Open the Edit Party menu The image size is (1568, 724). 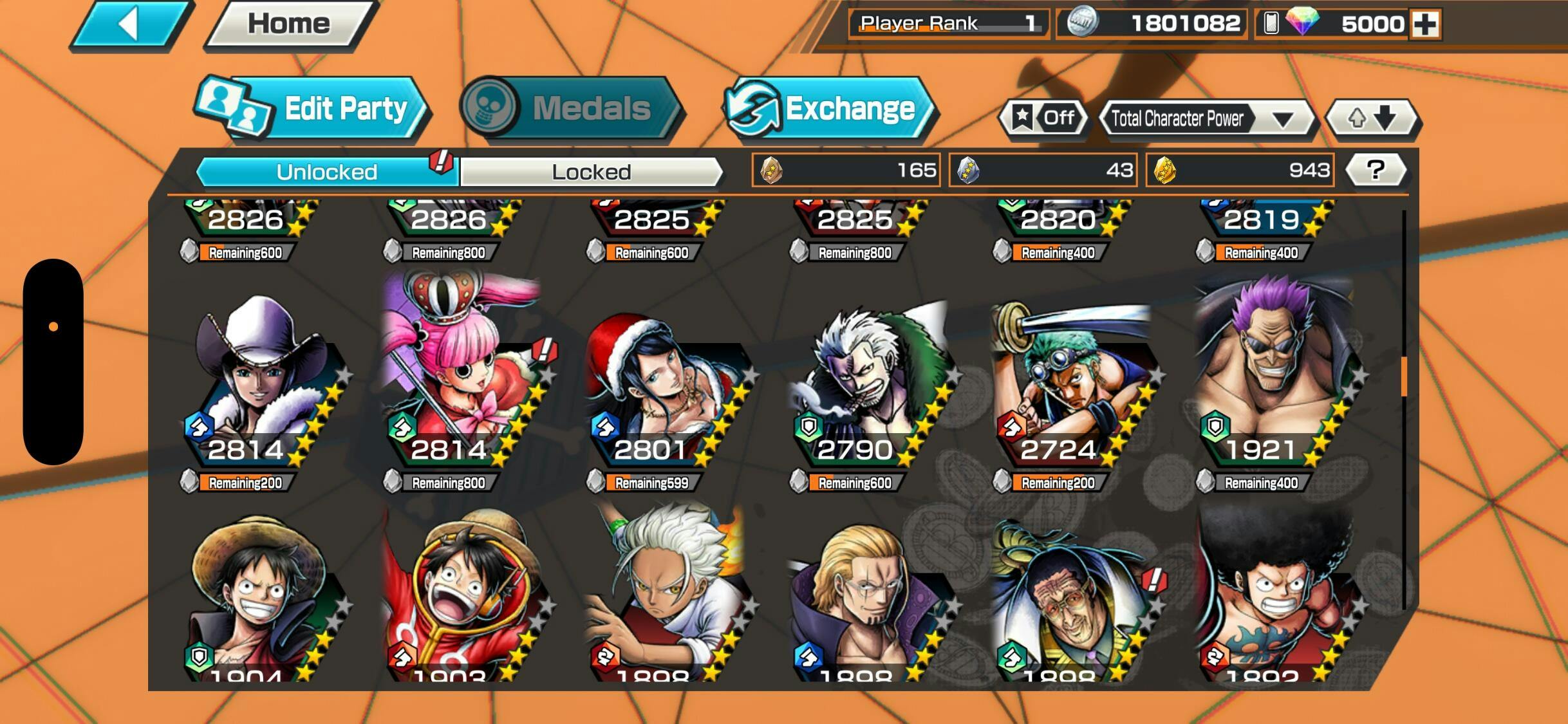pos(312,108)
